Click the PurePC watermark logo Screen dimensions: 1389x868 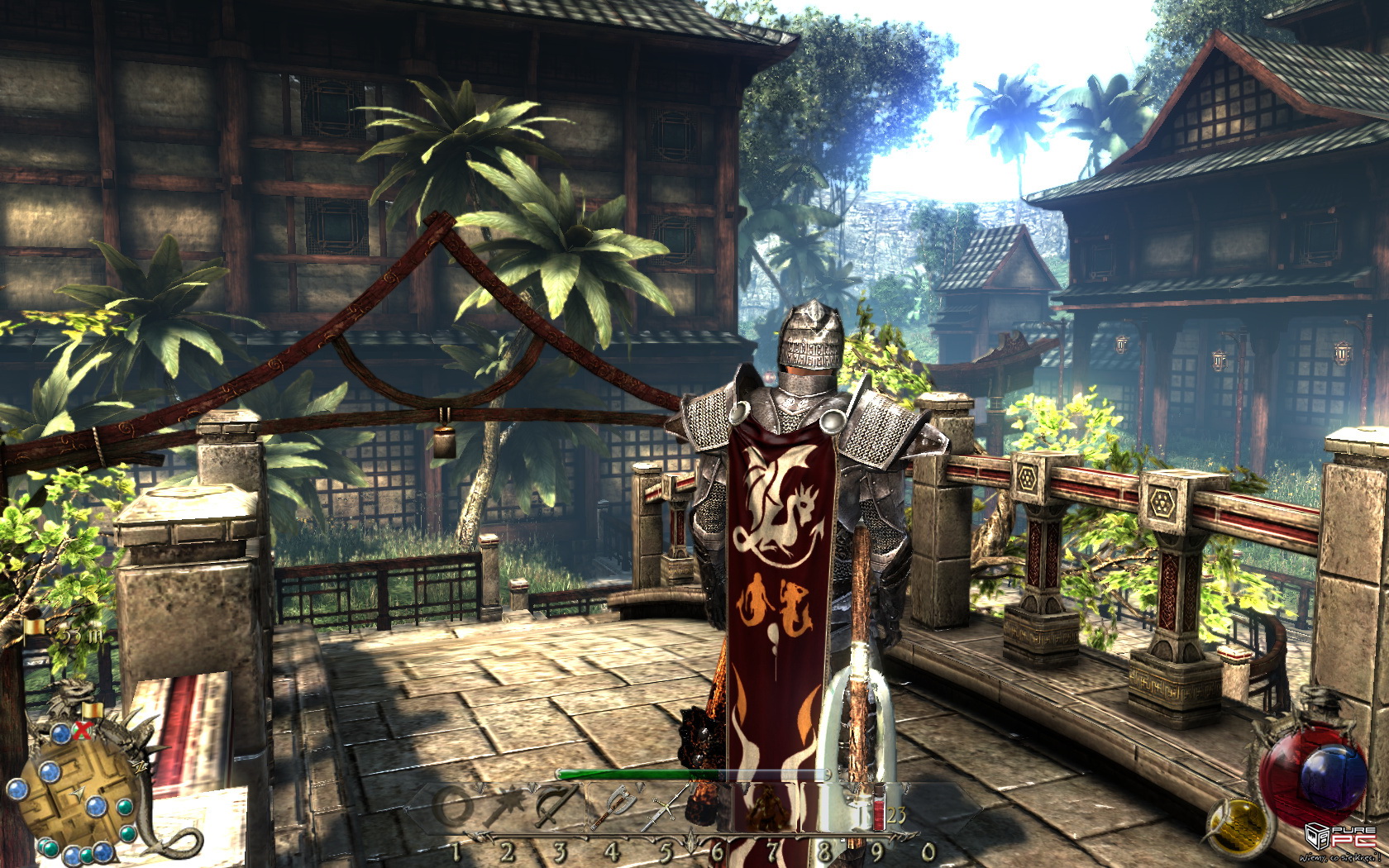[x=1341, y=837]
